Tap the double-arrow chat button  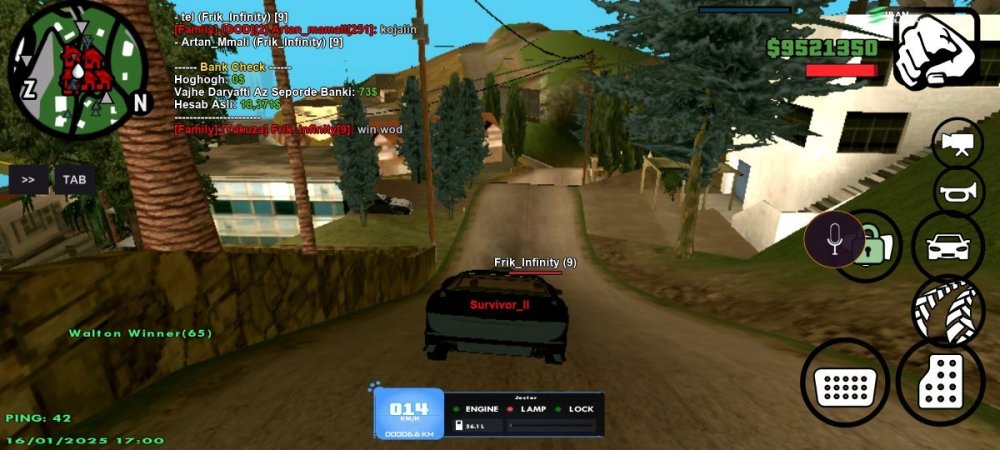pyautogui.click(x=28, y=180)
